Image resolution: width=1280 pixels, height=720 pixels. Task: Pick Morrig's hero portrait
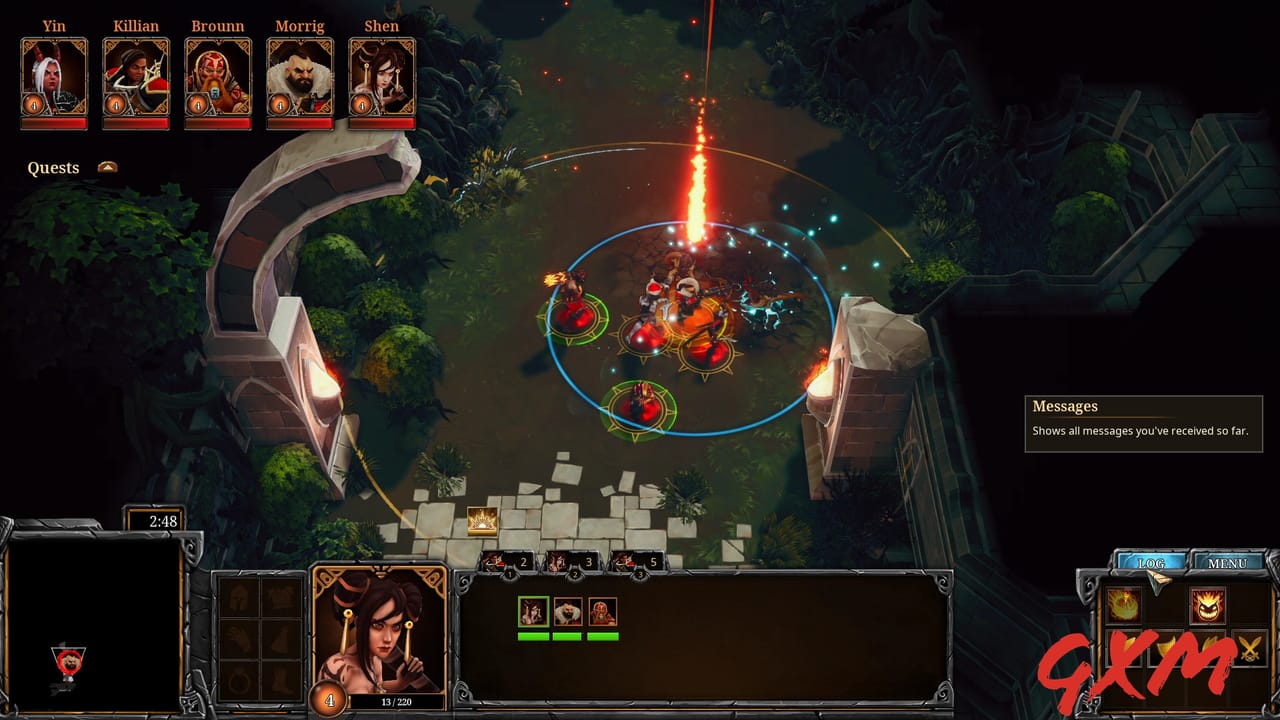300,78
